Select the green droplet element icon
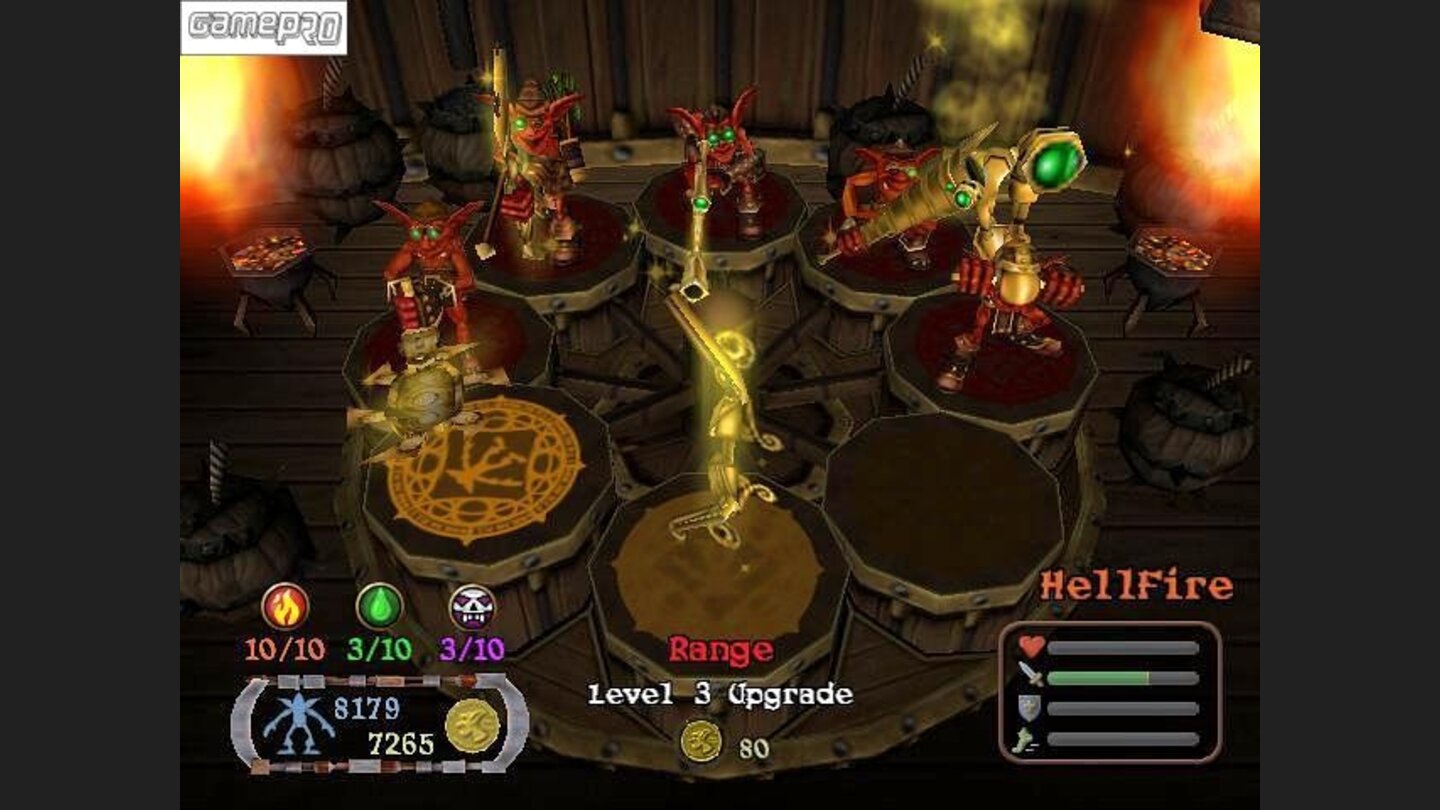Image resolution: width=1440 pixels, height=810 pixels. click(380, 607)
